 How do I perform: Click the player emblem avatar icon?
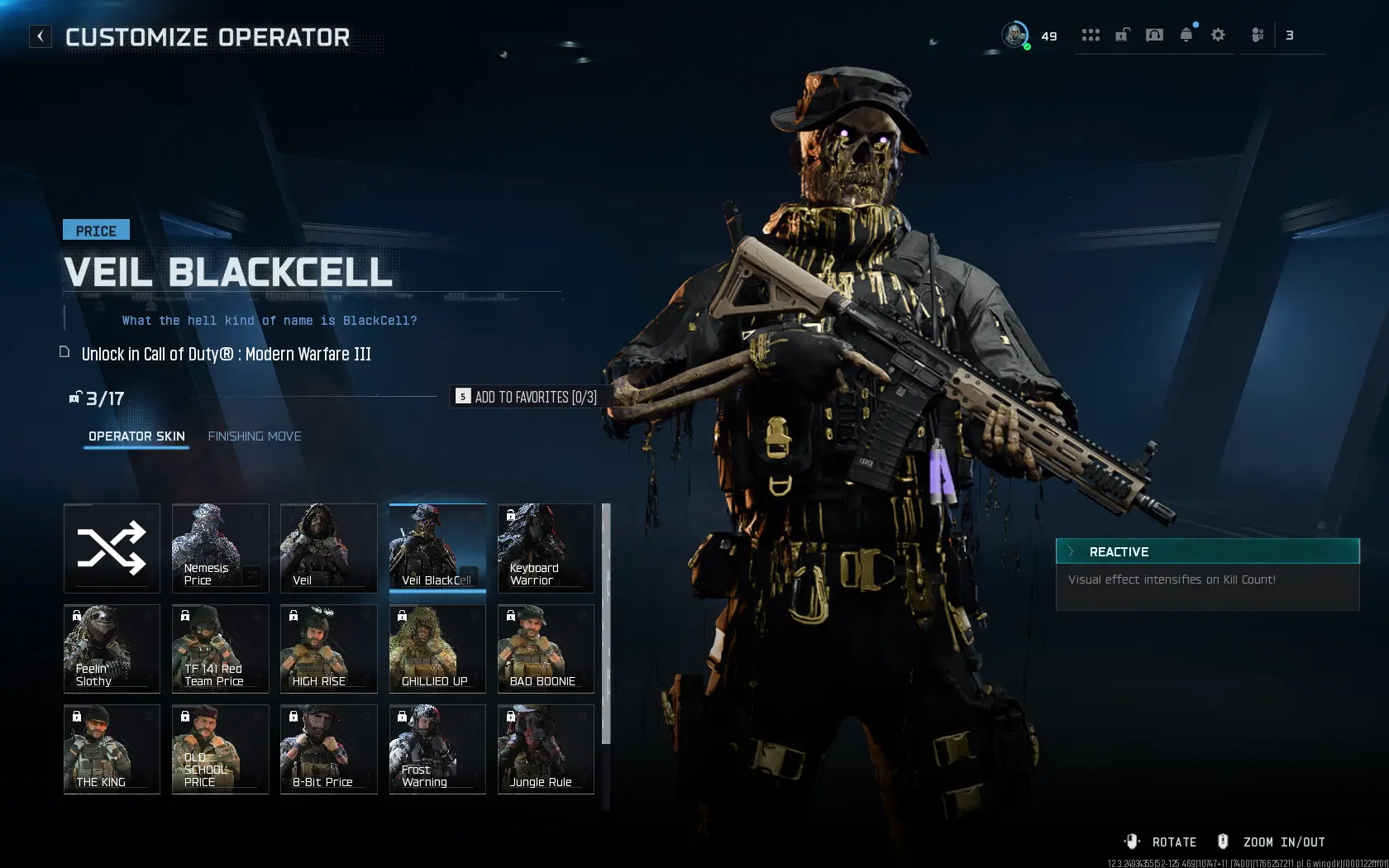(1014, 36)
